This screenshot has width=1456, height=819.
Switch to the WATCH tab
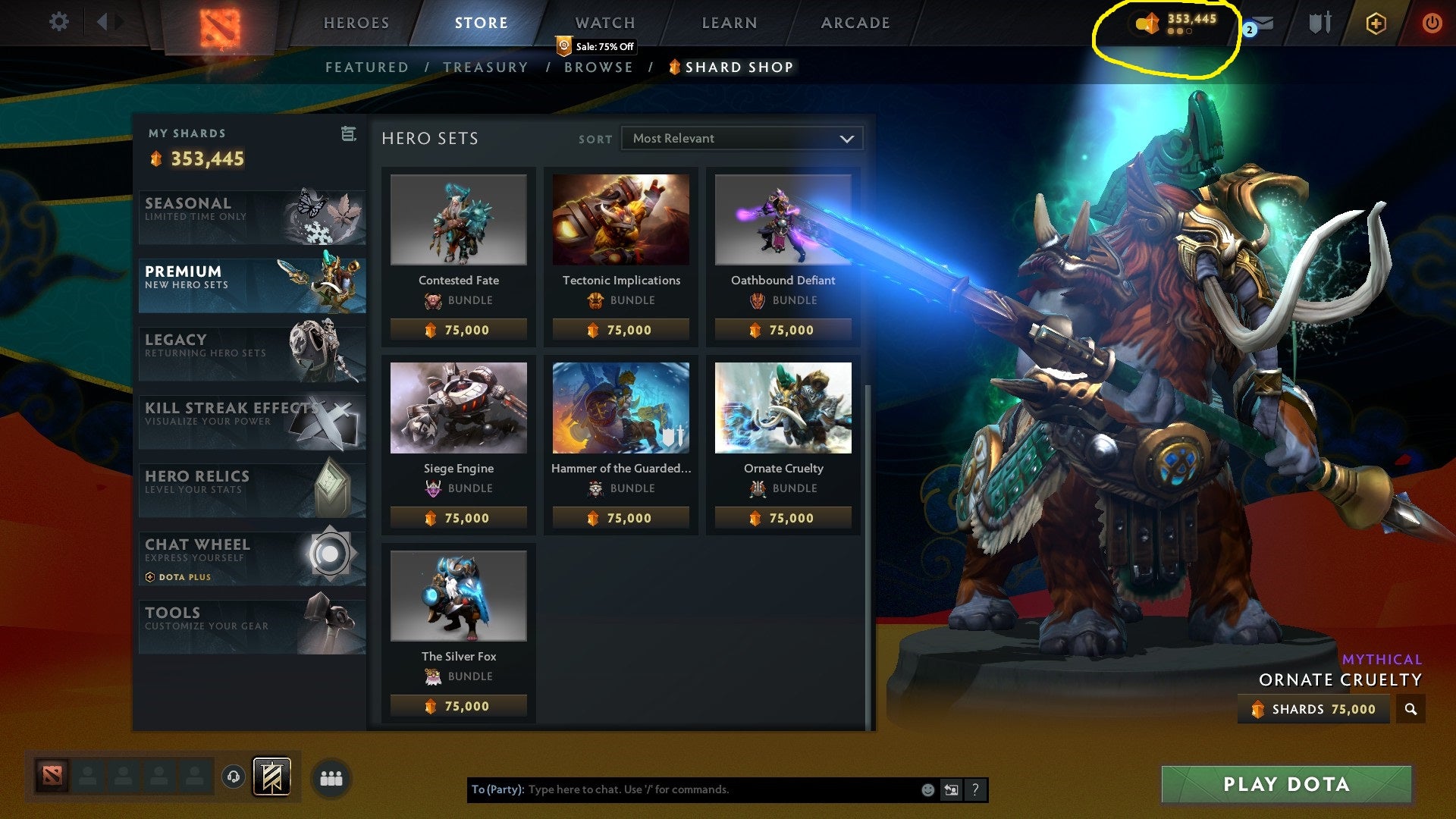[604, 22]
